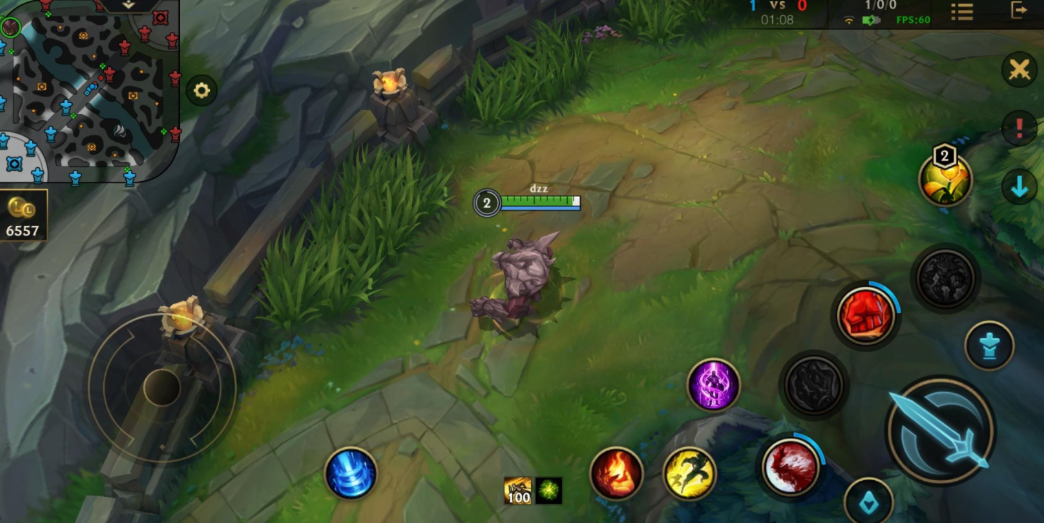This screenshot has height=523, width=1044.
Task: Hit the sword basic attack button
Action: coord(939,430)
